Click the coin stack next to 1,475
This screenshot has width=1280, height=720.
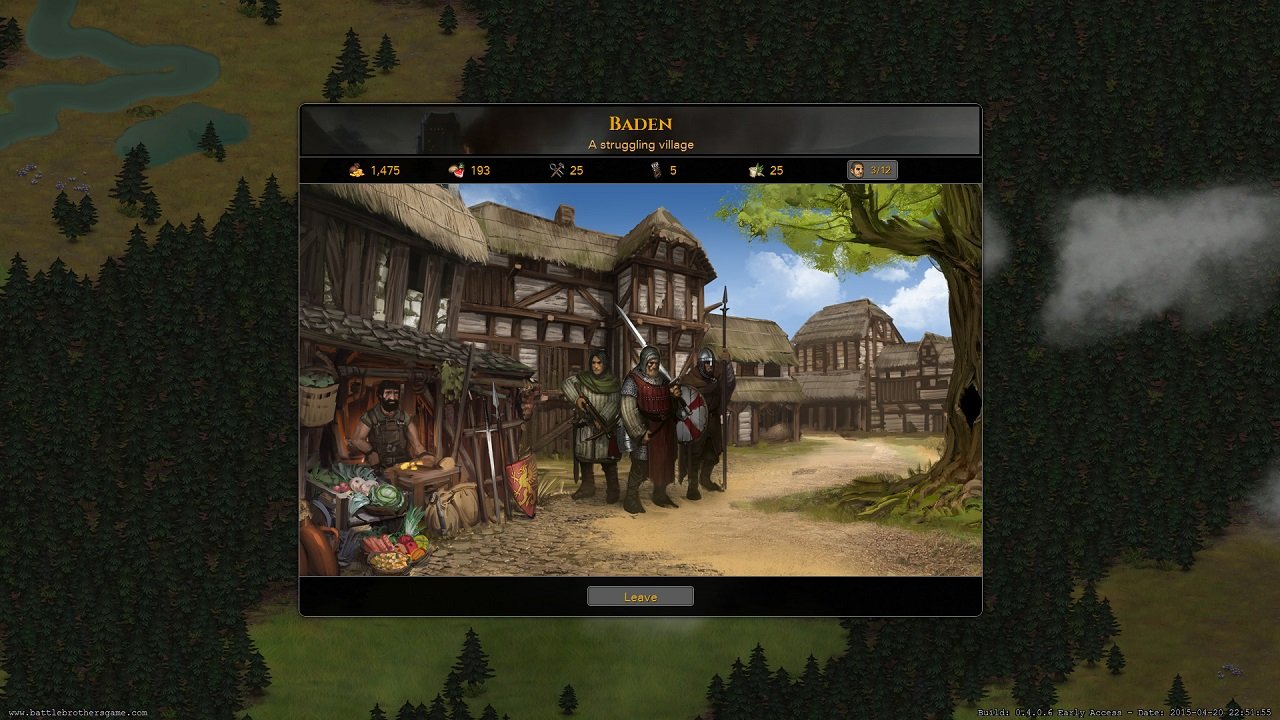(x=356, y=170)
